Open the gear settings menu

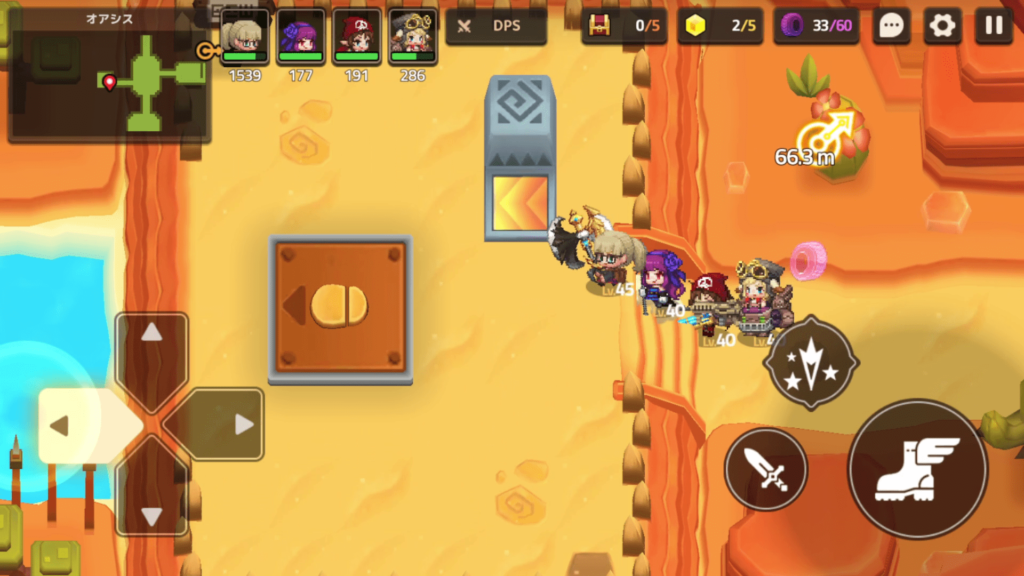(942, 26)
